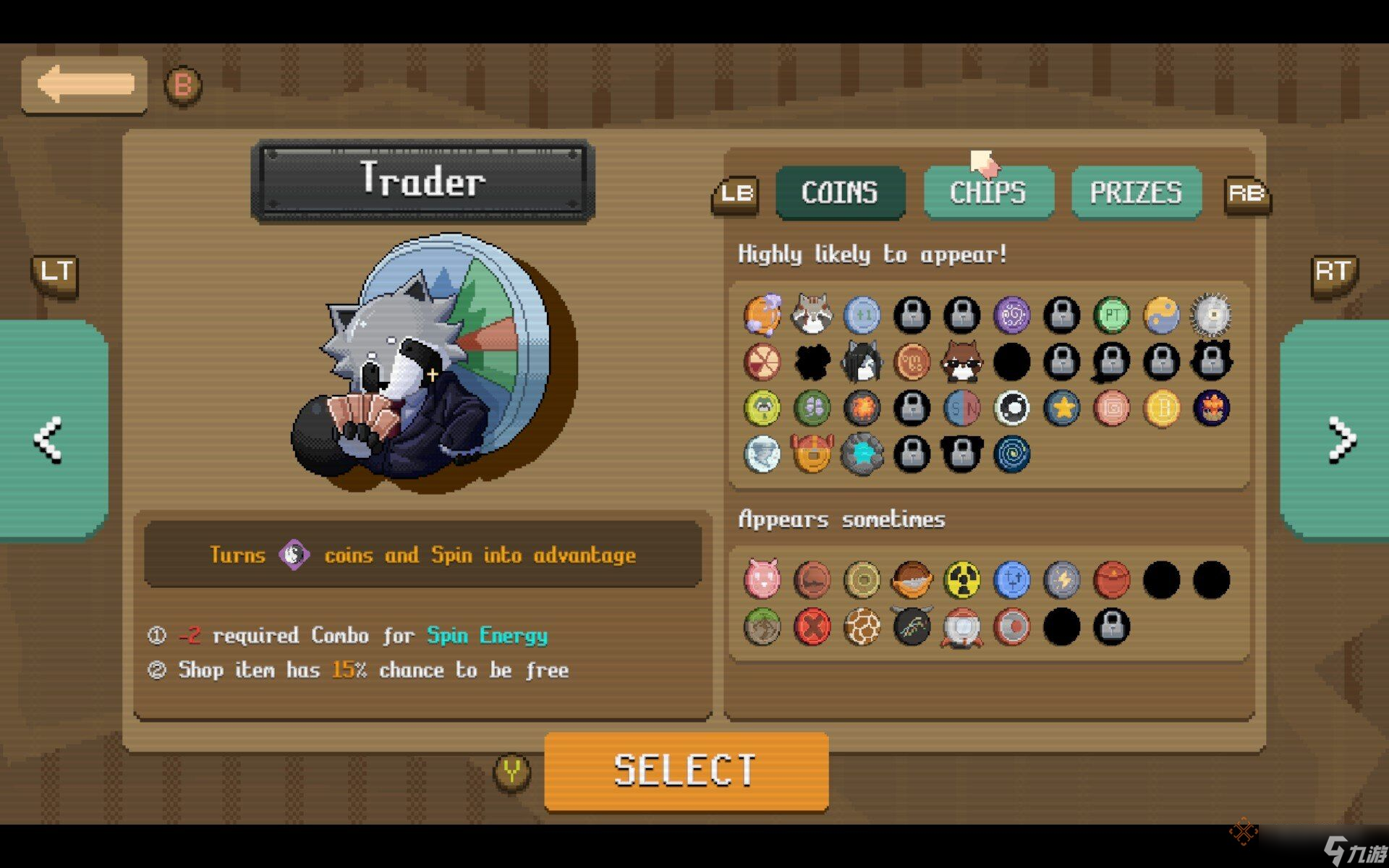Select the lightning bolt coin

[1061, 580]
